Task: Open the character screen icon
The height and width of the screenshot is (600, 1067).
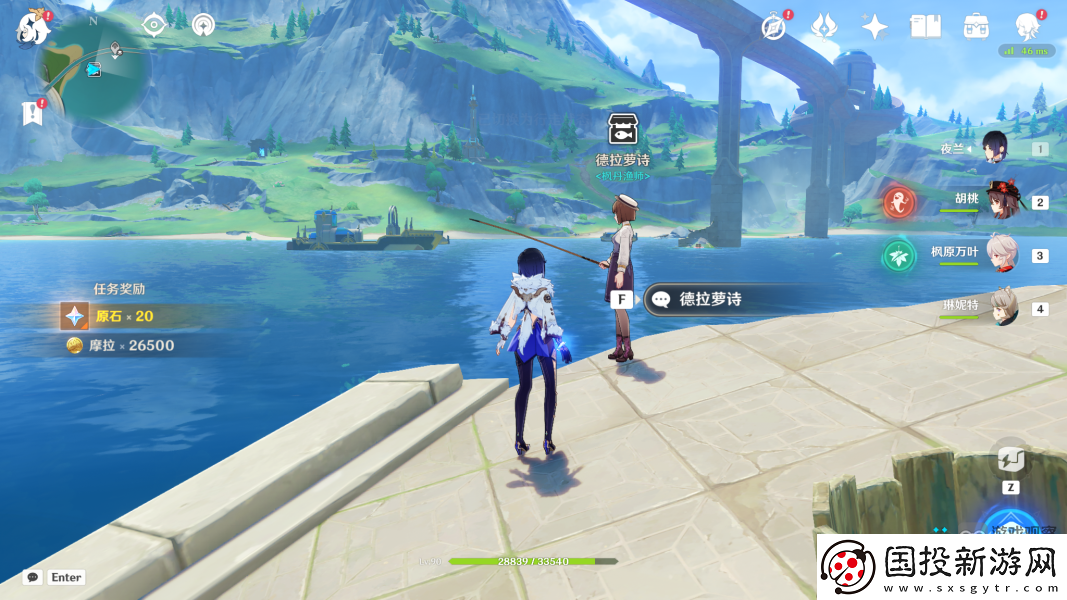Action: coord(1027,27)
